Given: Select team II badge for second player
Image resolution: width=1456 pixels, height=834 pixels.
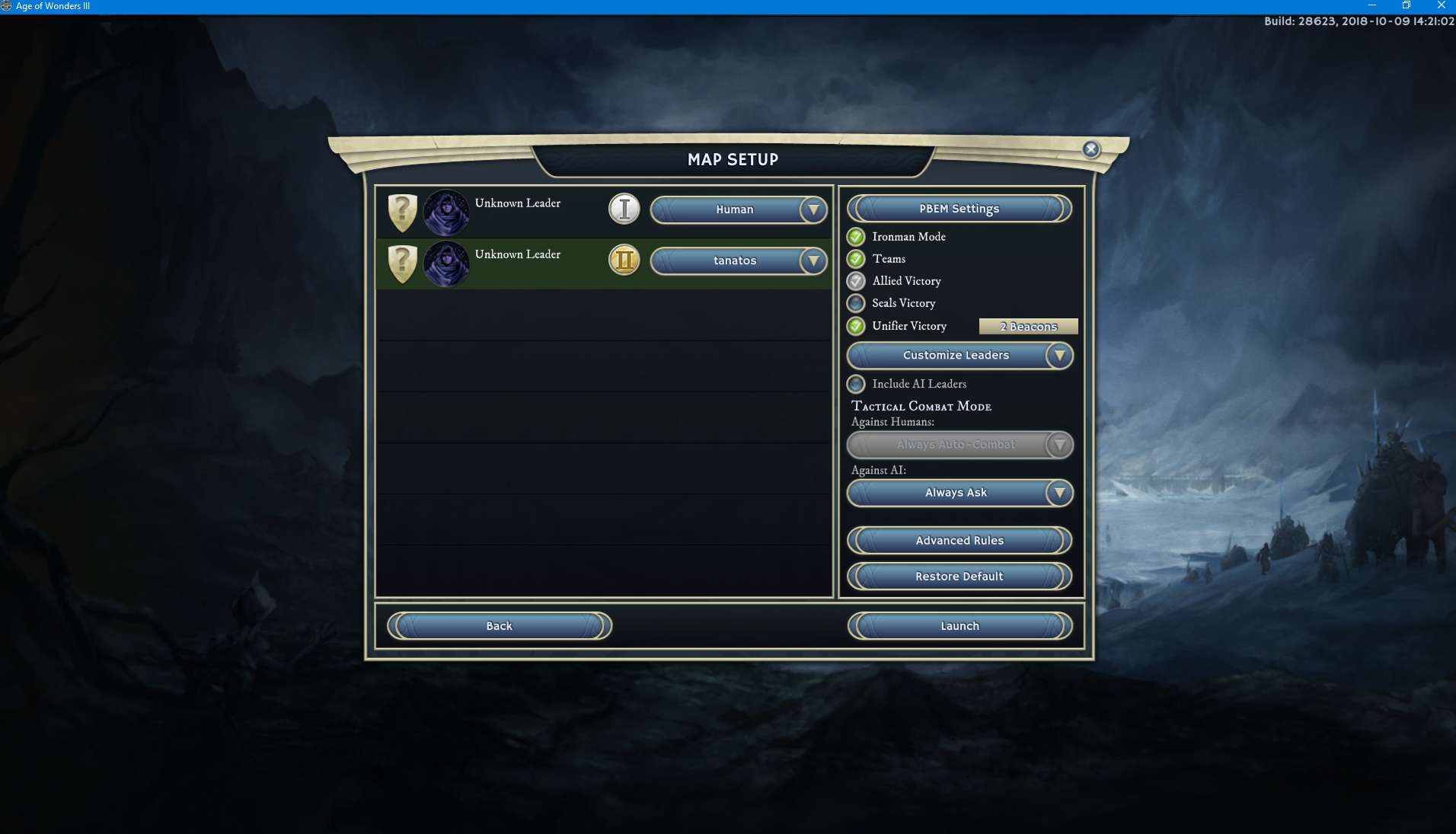Looking at the screenshot, I should point(624,260).
